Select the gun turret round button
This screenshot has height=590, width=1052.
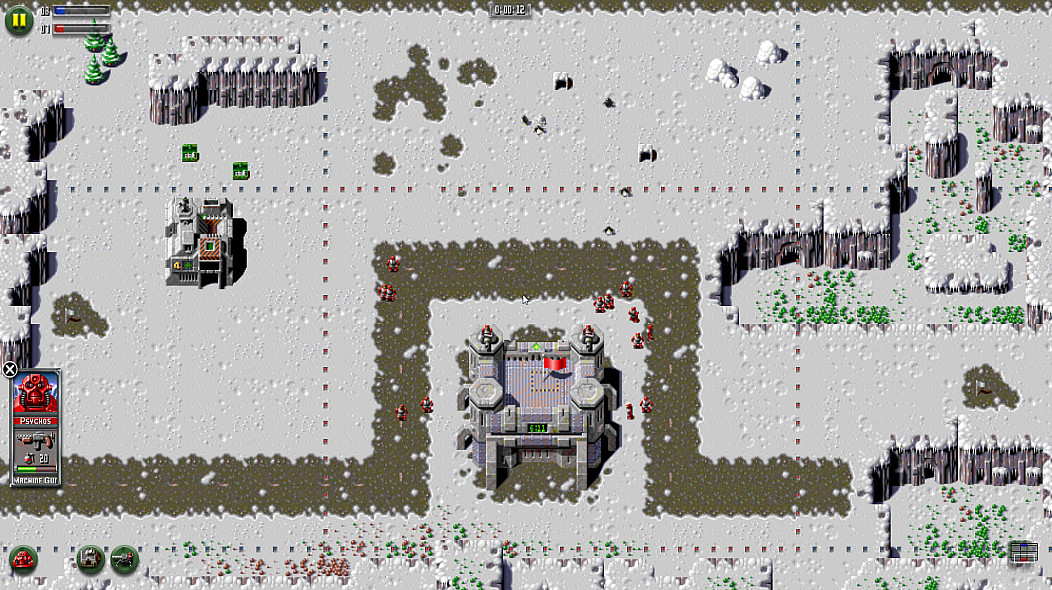point(124,559)
